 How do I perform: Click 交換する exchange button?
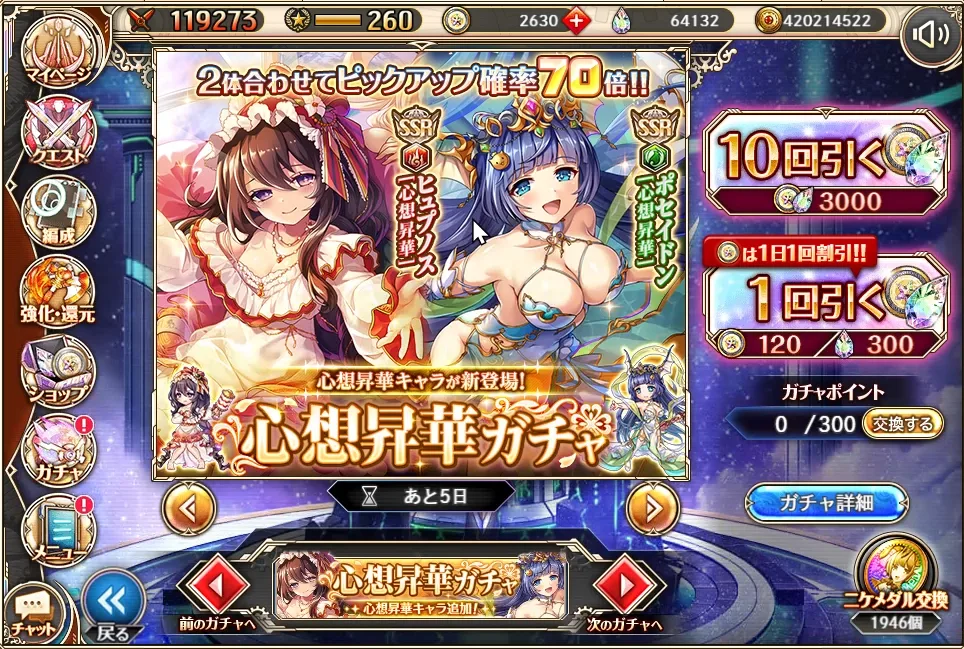point(902,423)
